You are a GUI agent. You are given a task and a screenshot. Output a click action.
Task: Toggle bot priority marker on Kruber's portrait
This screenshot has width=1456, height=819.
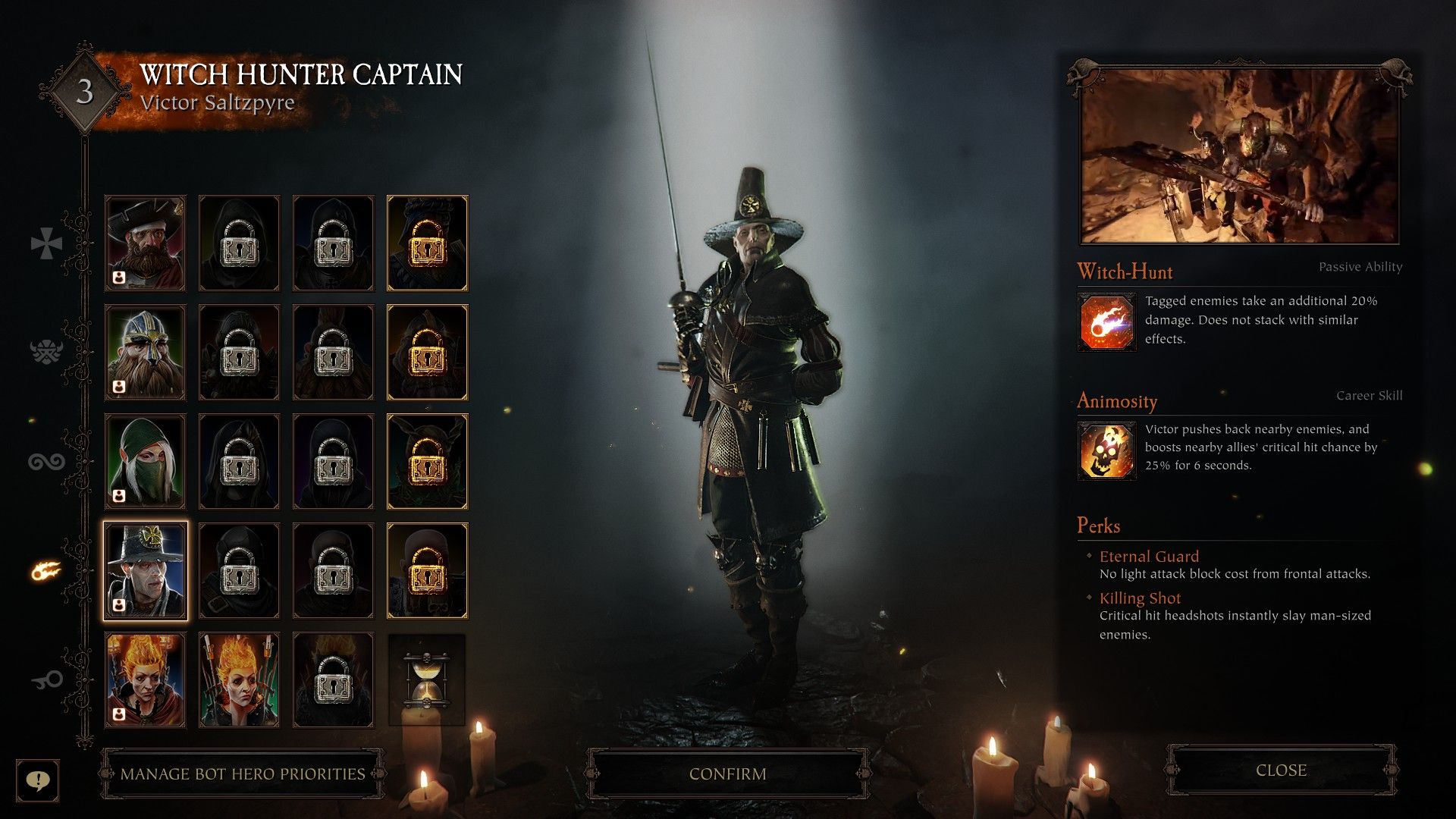click(x=118, y=278)
